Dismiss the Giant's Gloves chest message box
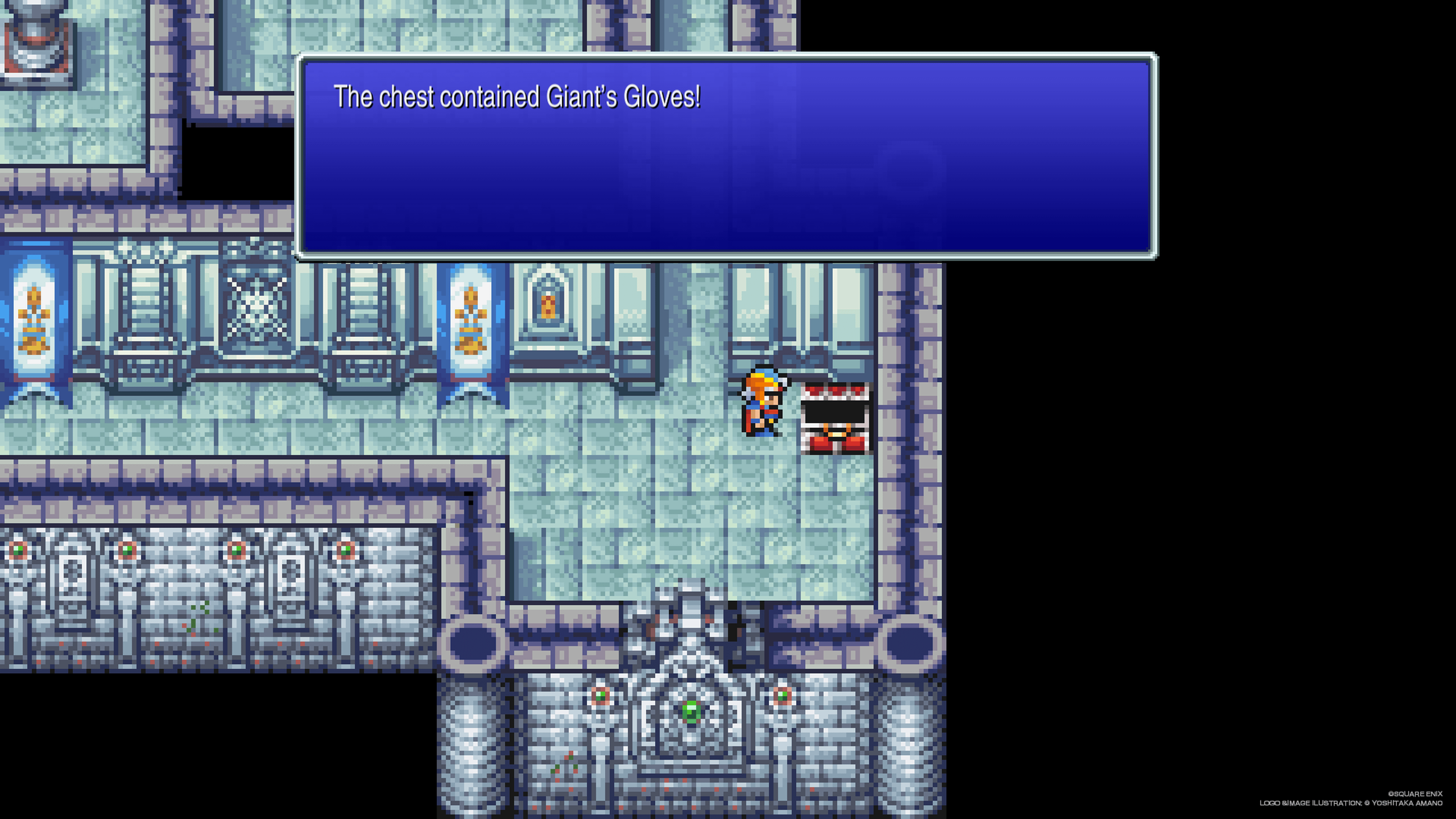Screen dimensions: 1456x819 (x=726, y=156)
